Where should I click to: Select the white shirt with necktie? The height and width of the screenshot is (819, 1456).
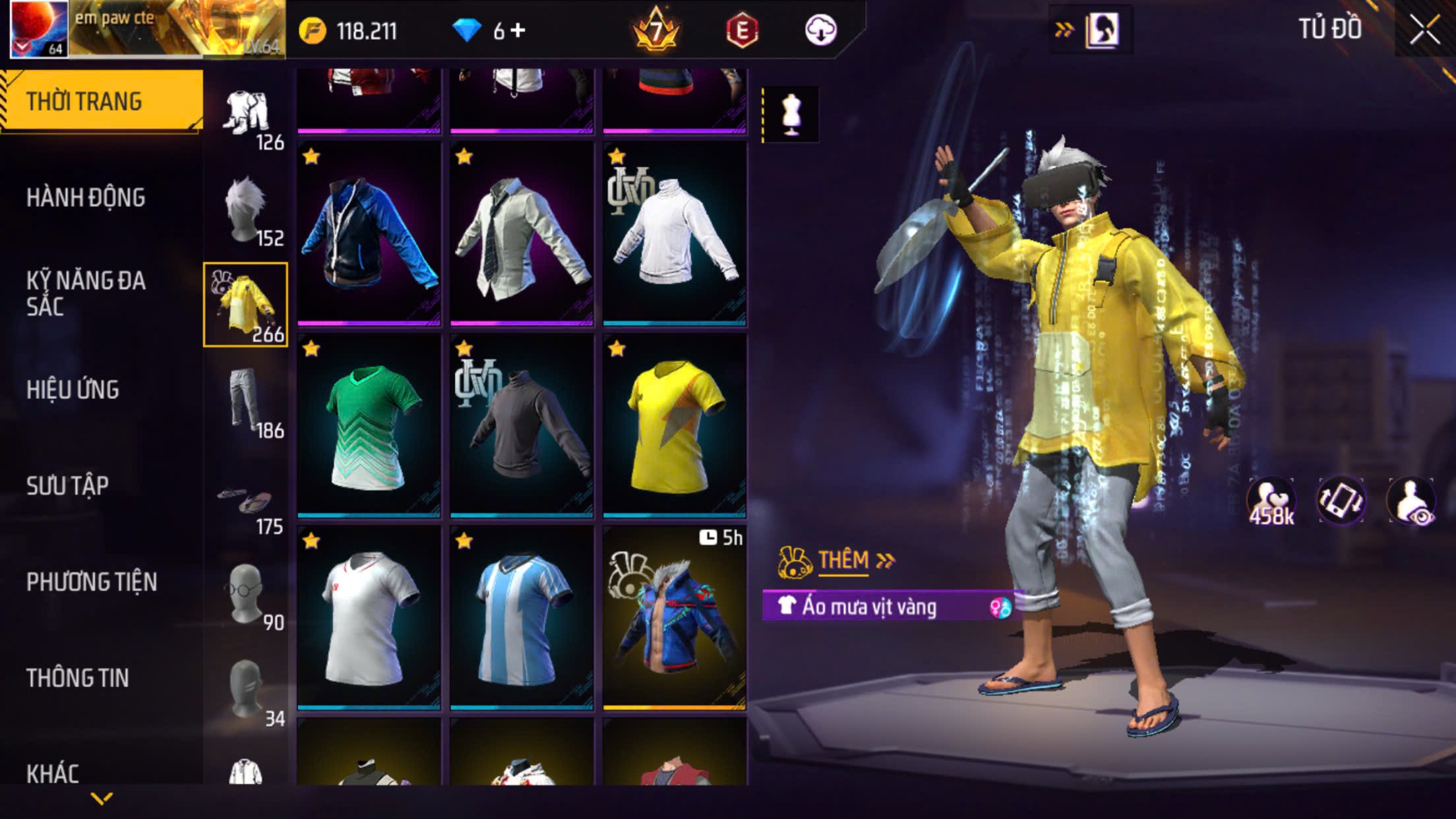(522, 233)
